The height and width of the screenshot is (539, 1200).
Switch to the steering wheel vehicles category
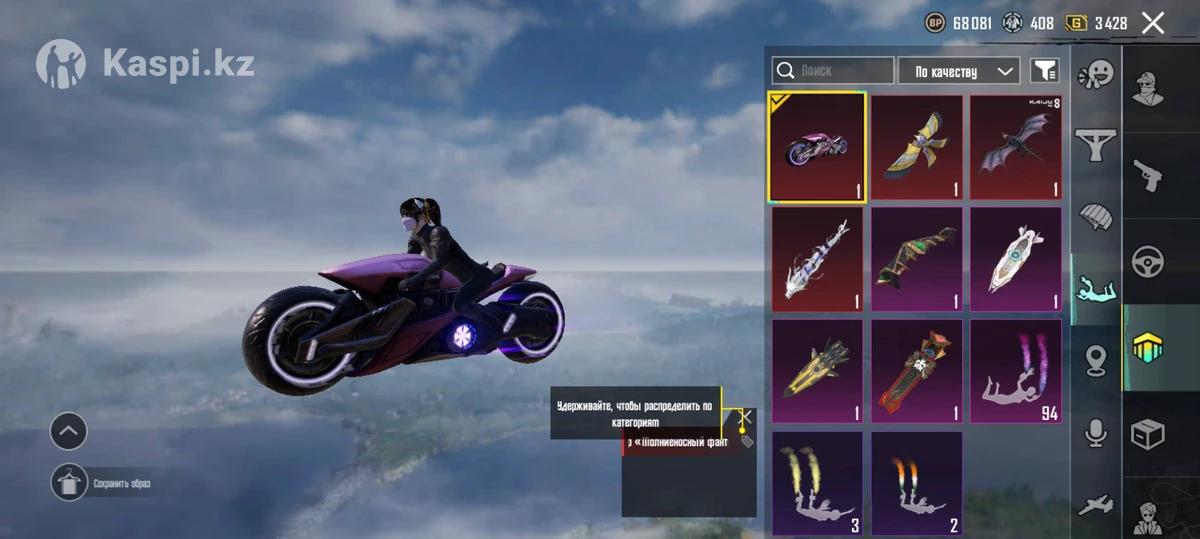tap(1147, 262)
